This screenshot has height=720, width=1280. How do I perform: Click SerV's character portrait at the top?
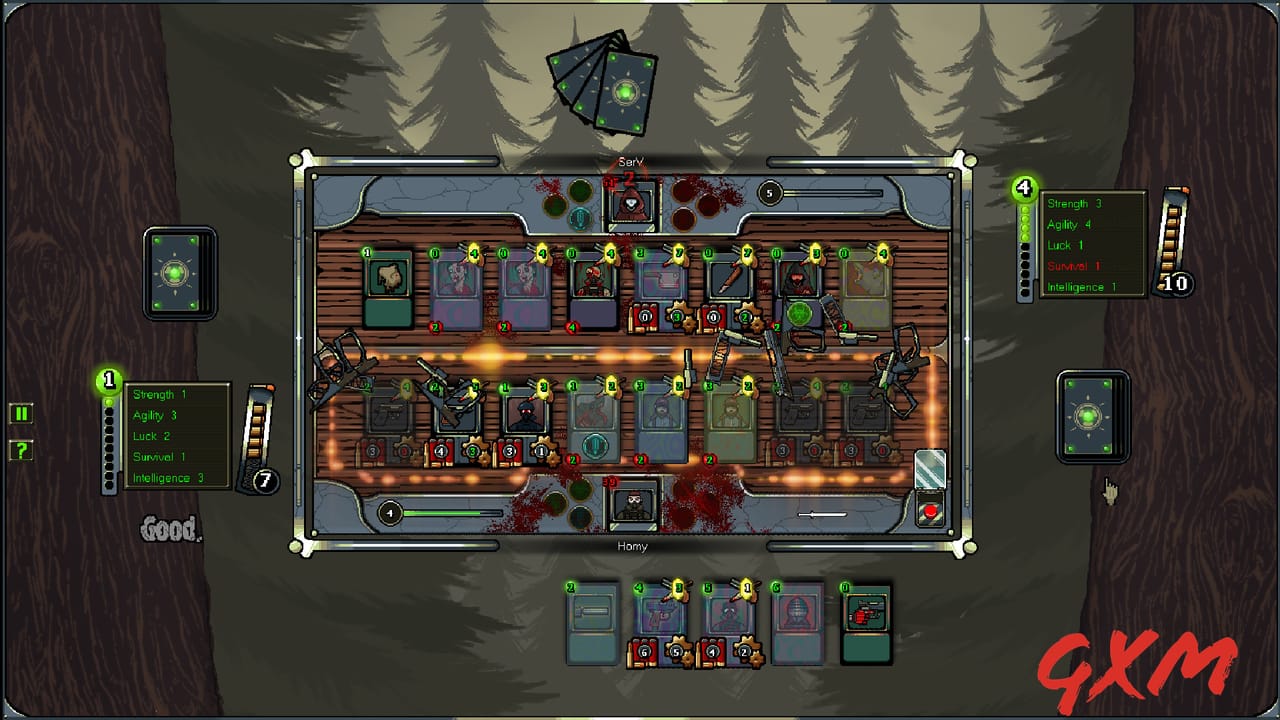pos(632,205)
